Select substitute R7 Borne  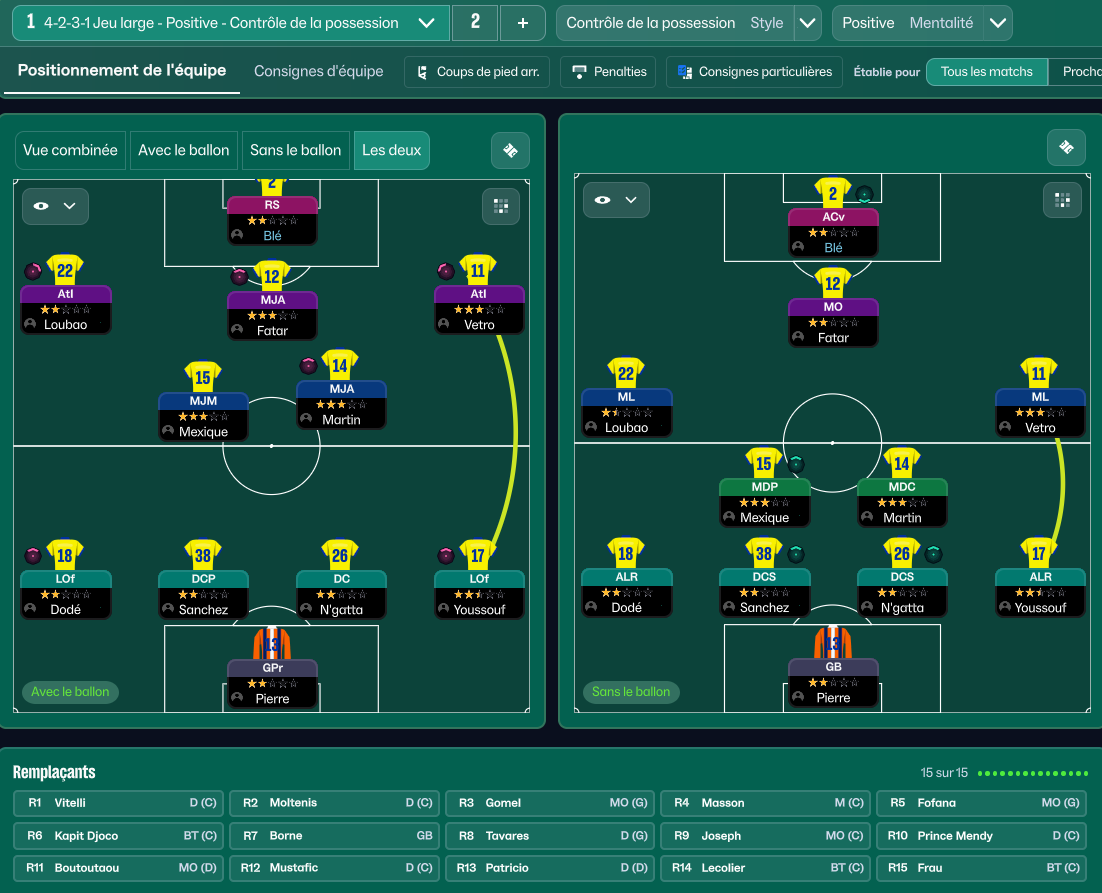tap(334, 836)
